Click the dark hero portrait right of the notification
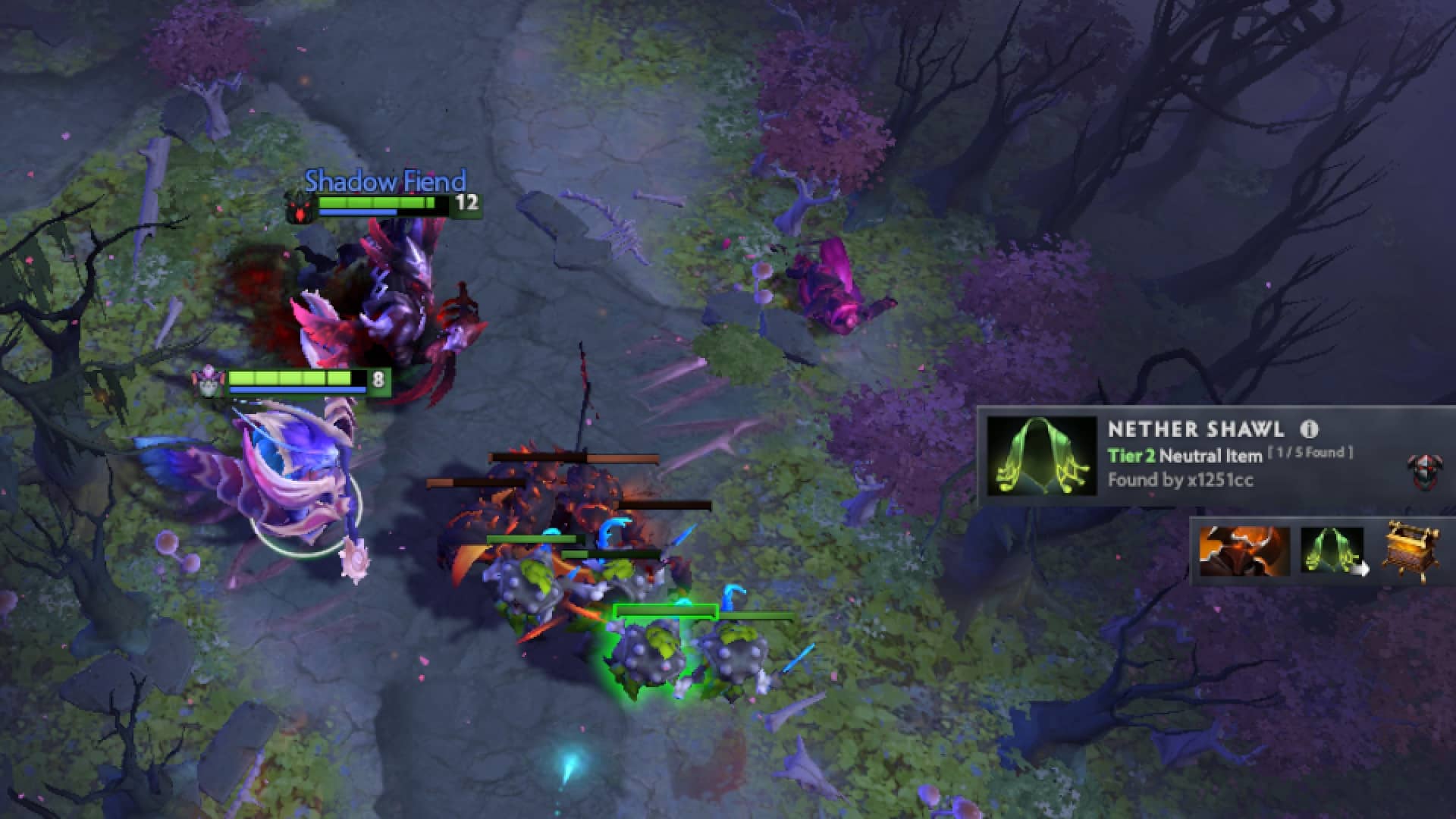 point(1426,473)
